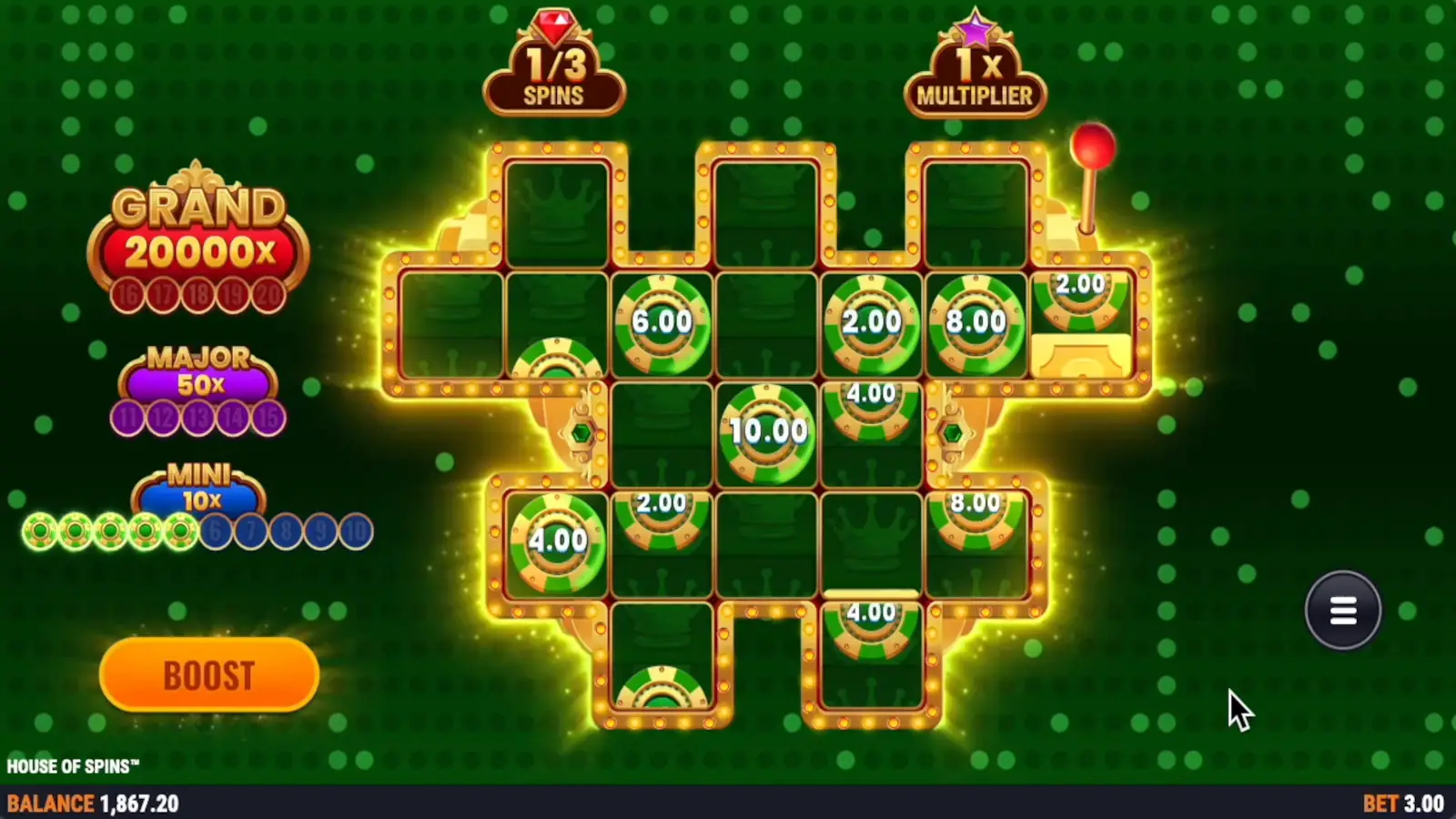This screenshot has height=819, width=1456.
Task: Select the 4.00 chip on the left side
Action: [559, 541]
